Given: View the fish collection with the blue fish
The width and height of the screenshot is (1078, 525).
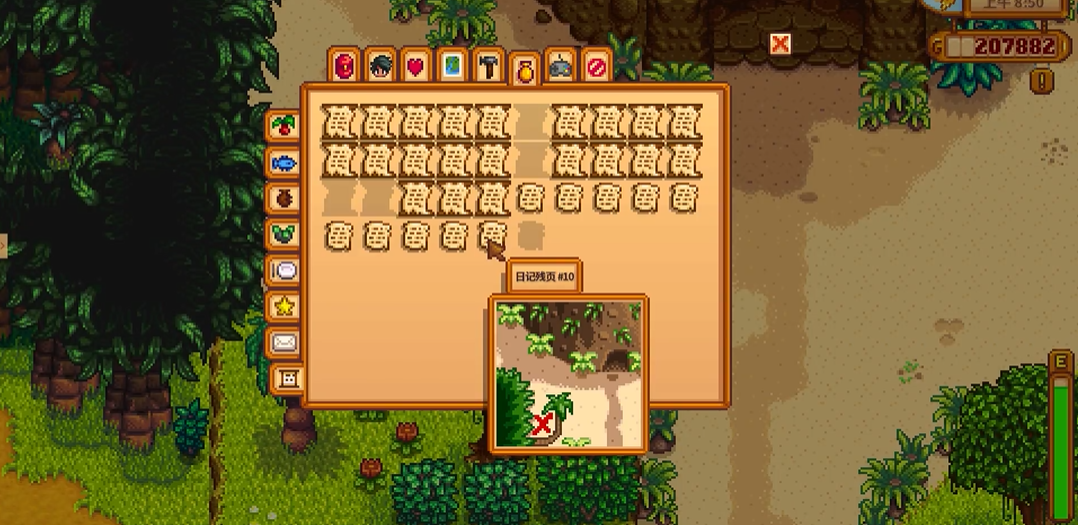Looking at the screenshot, I should click(284, 161).
